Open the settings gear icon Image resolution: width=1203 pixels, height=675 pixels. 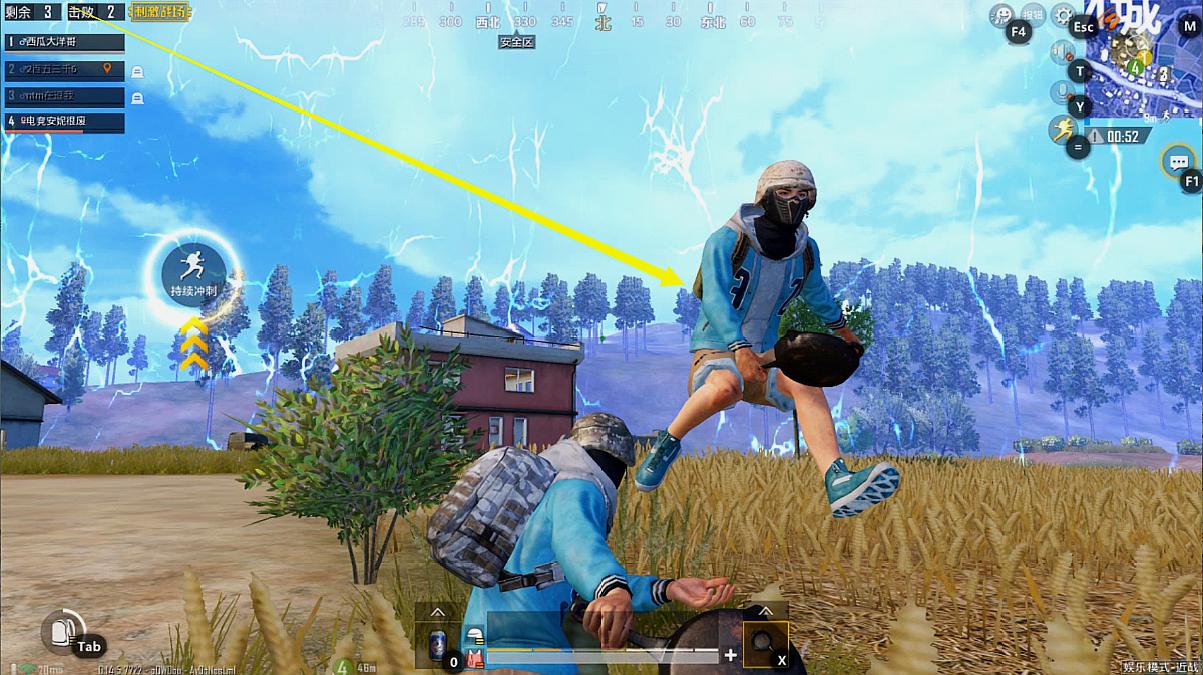1063,15
